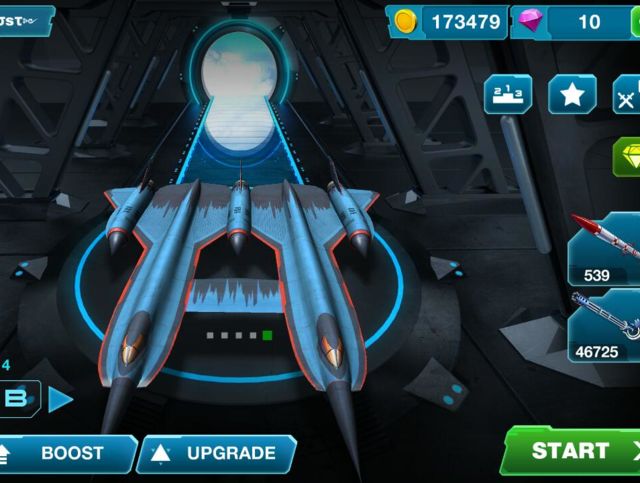Open the UPGRADE menu

(x=217, y=453)
